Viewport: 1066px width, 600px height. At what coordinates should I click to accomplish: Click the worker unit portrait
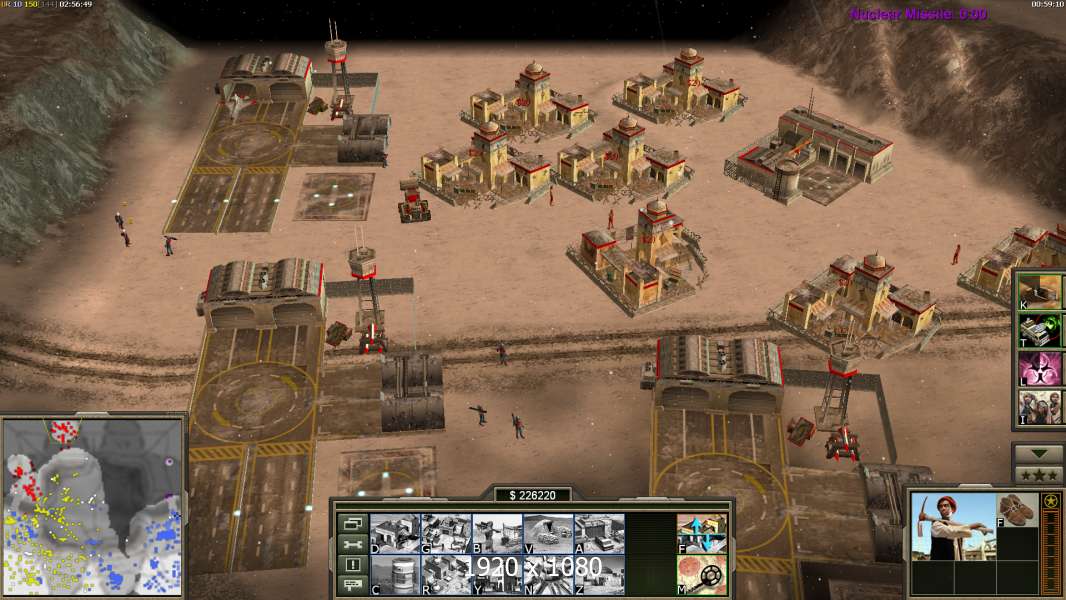952,527
